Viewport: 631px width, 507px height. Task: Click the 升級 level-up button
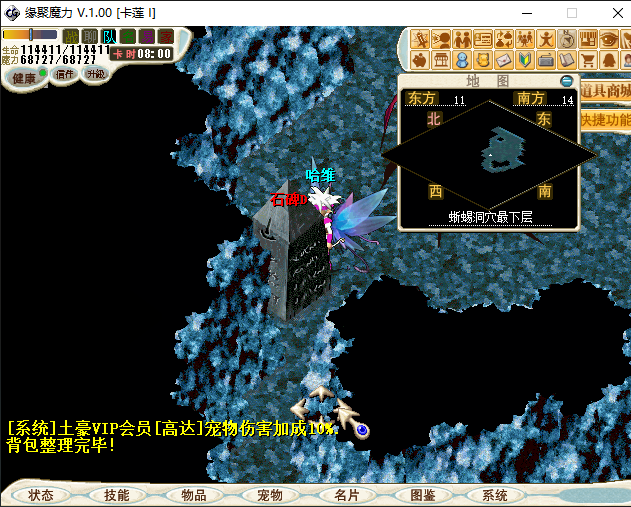click(x=96, y=74)
